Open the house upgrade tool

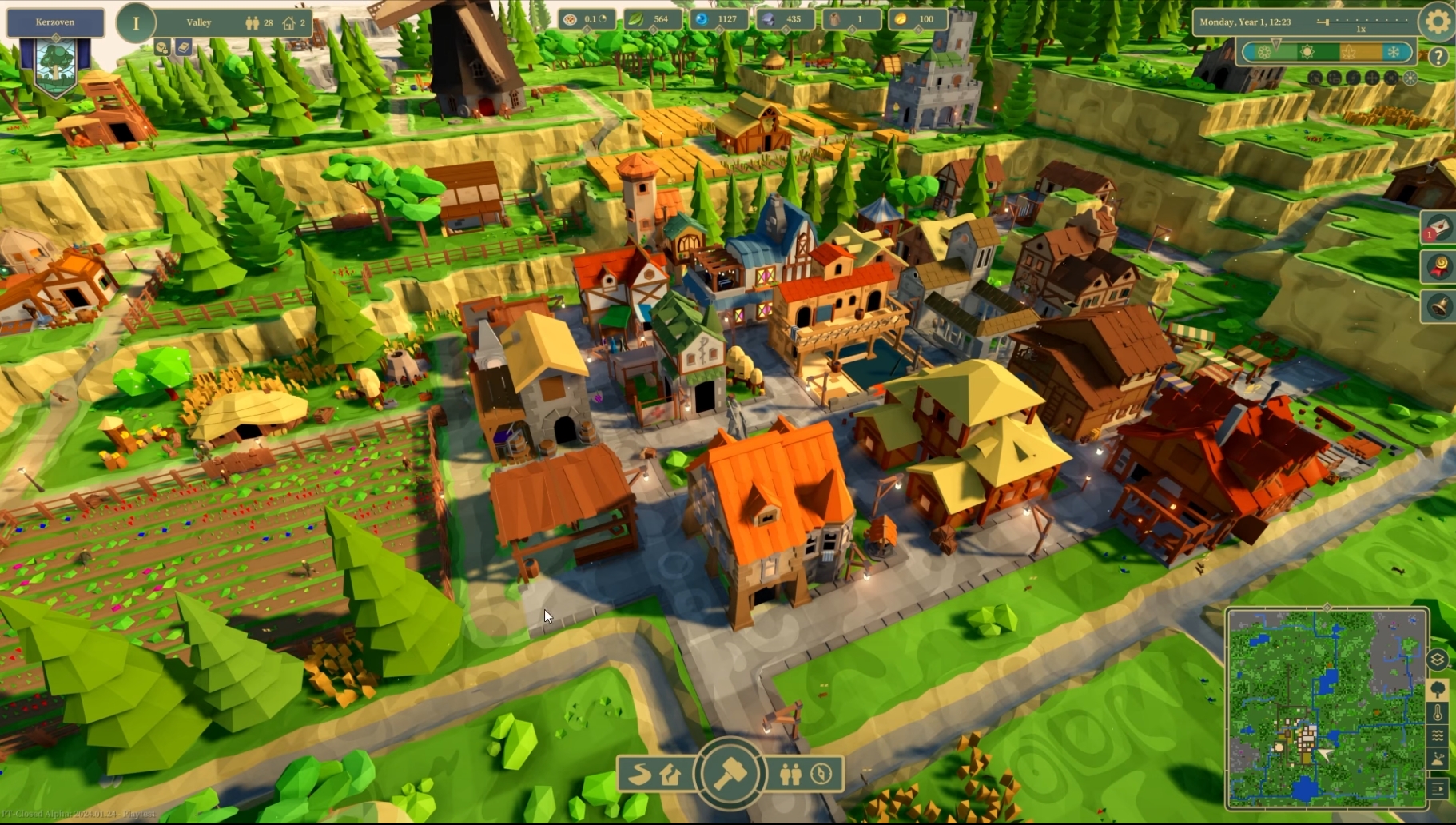(671, 774)
